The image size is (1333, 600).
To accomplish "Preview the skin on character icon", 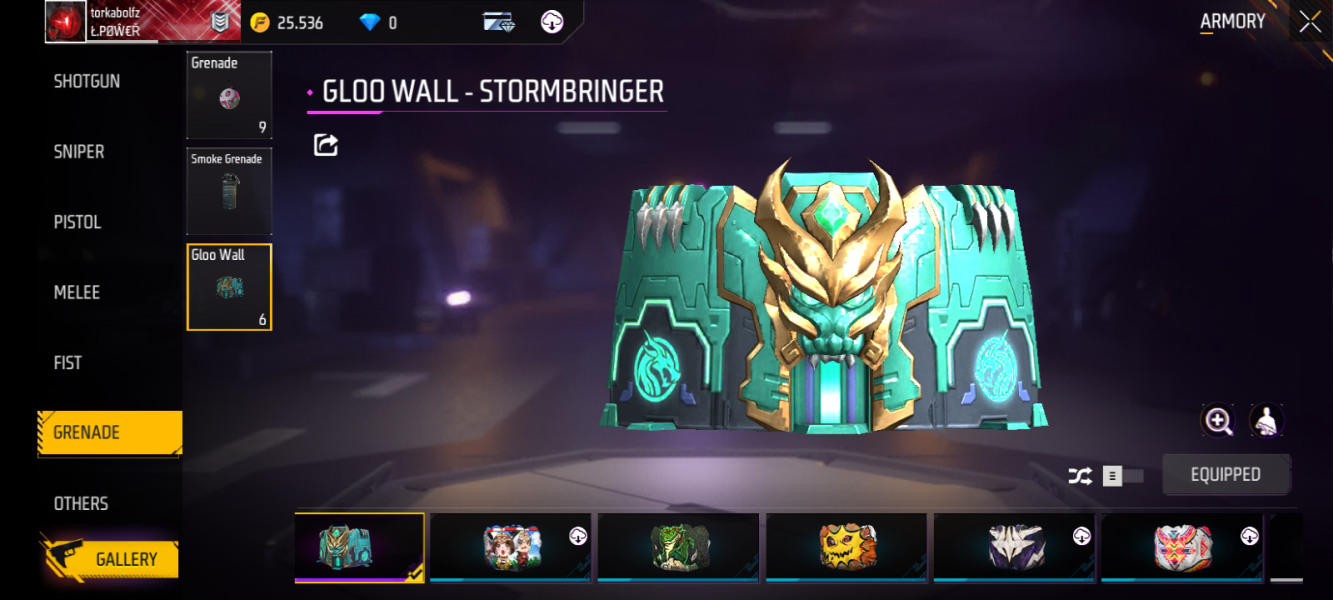I will [x=1266, y=421].
